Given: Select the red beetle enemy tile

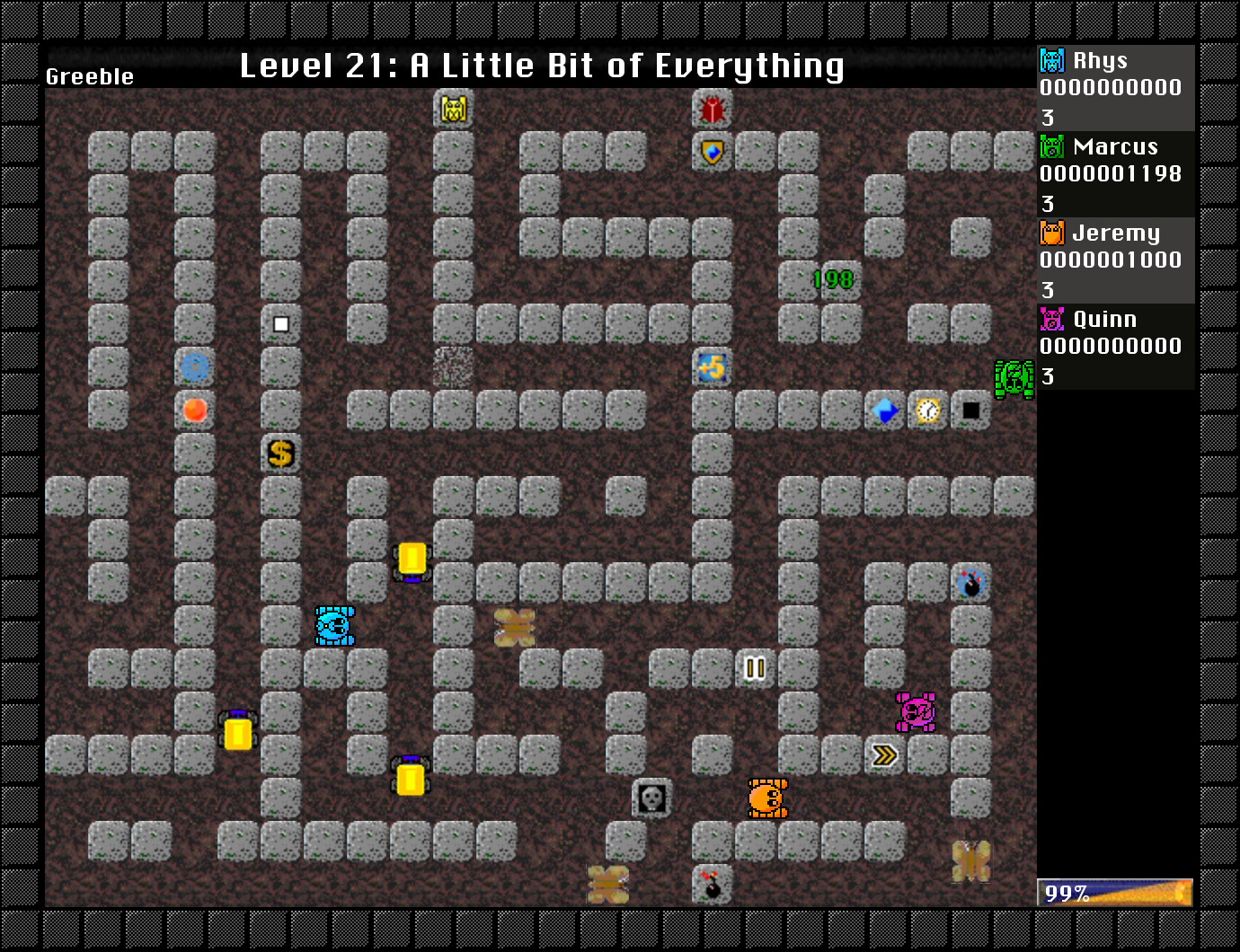Looking at the screenshot, I should [x=711, y=109].
